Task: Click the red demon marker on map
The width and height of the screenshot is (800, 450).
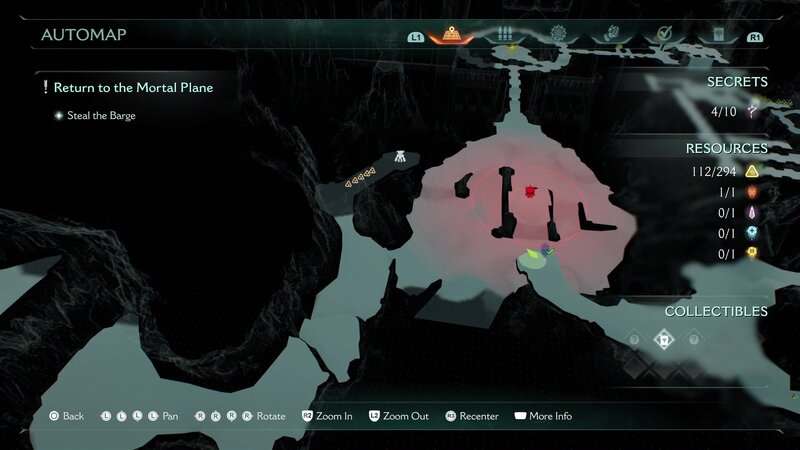Action: 531,191
